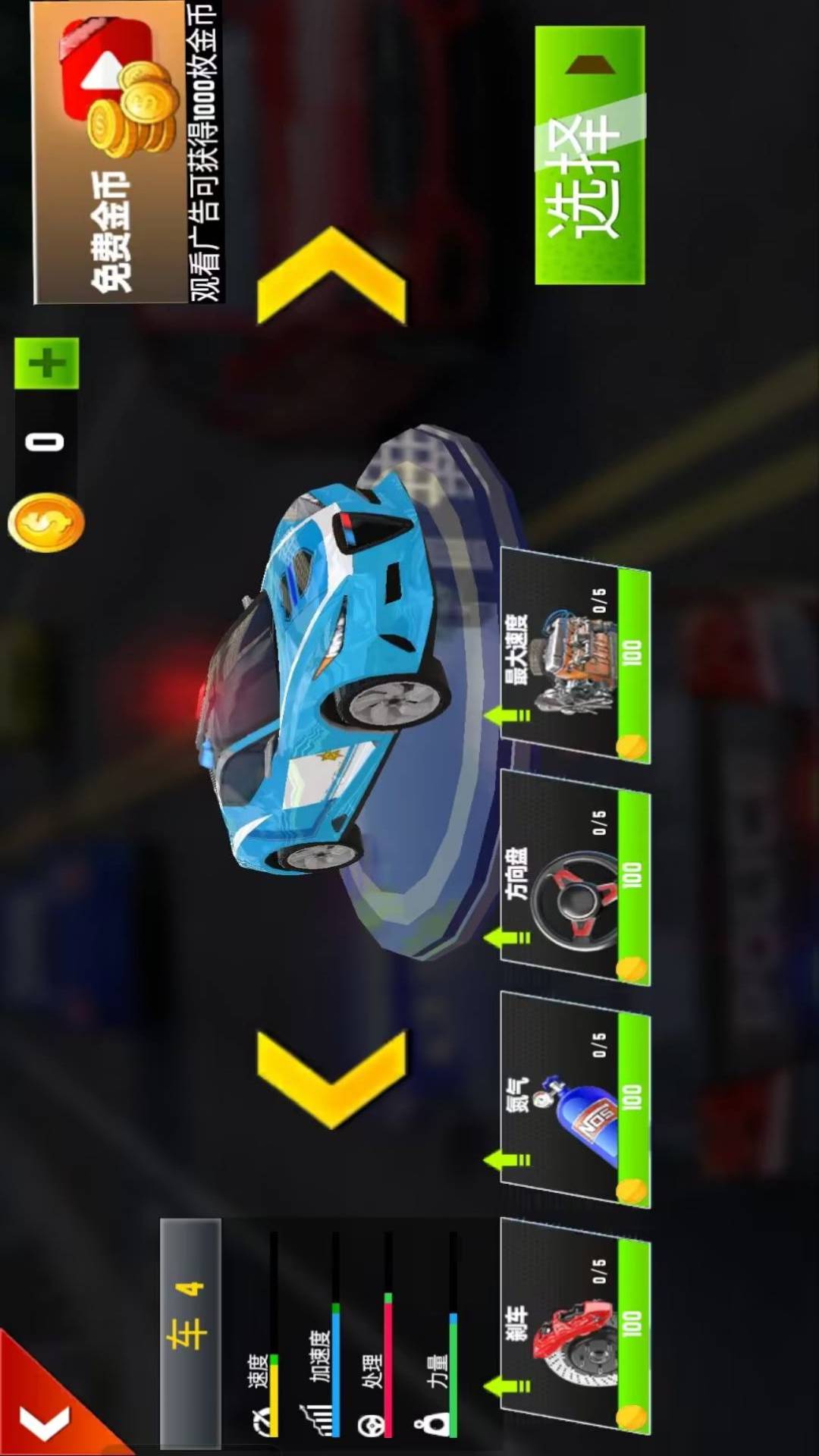The height and width of the screenshot is (1456, 819).
Task: Purchase the 刹车 brake upgrade
Action: [x=575, y=1326]
